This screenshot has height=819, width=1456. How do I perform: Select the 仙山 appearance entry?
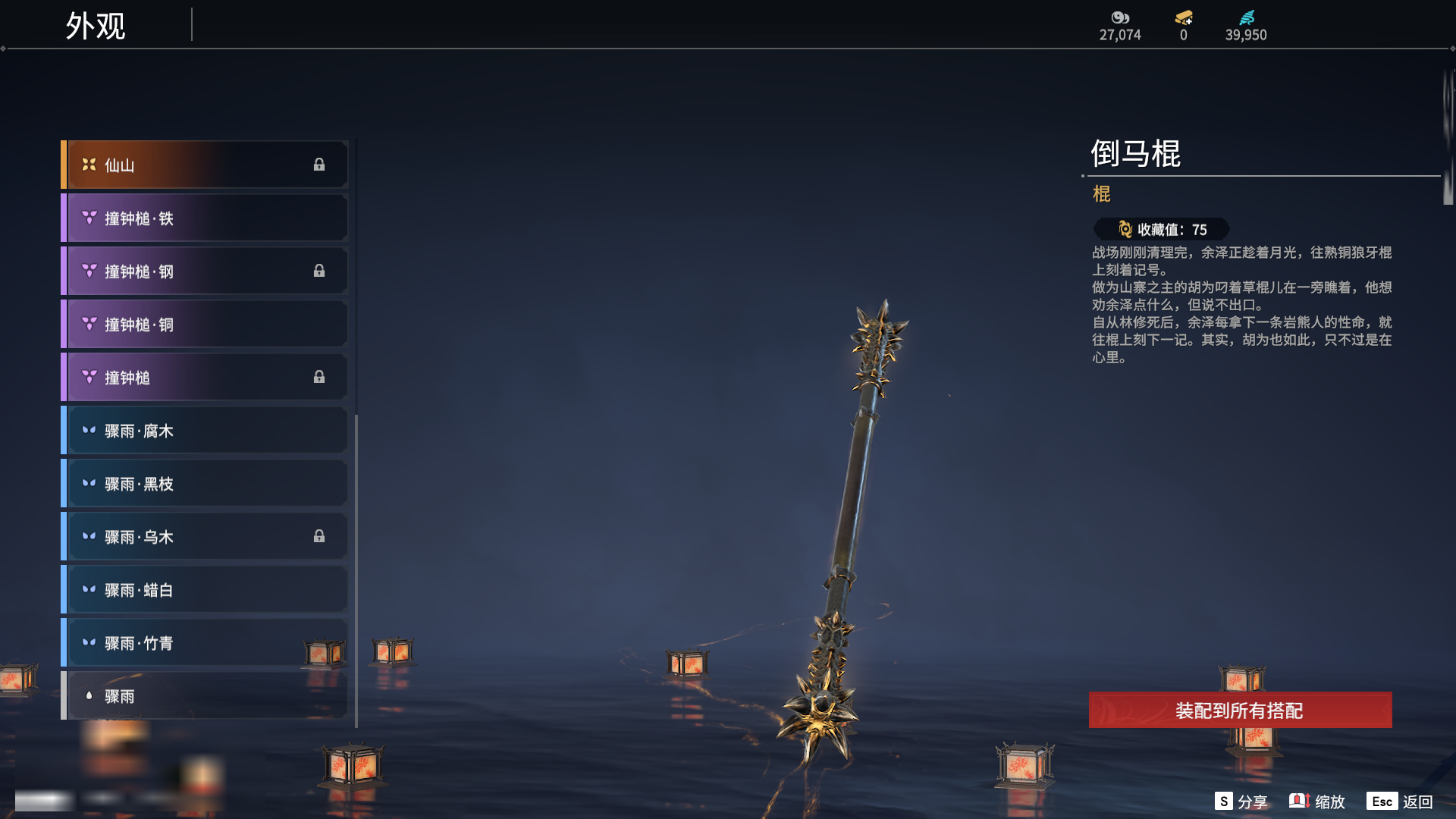coord(205,165)
